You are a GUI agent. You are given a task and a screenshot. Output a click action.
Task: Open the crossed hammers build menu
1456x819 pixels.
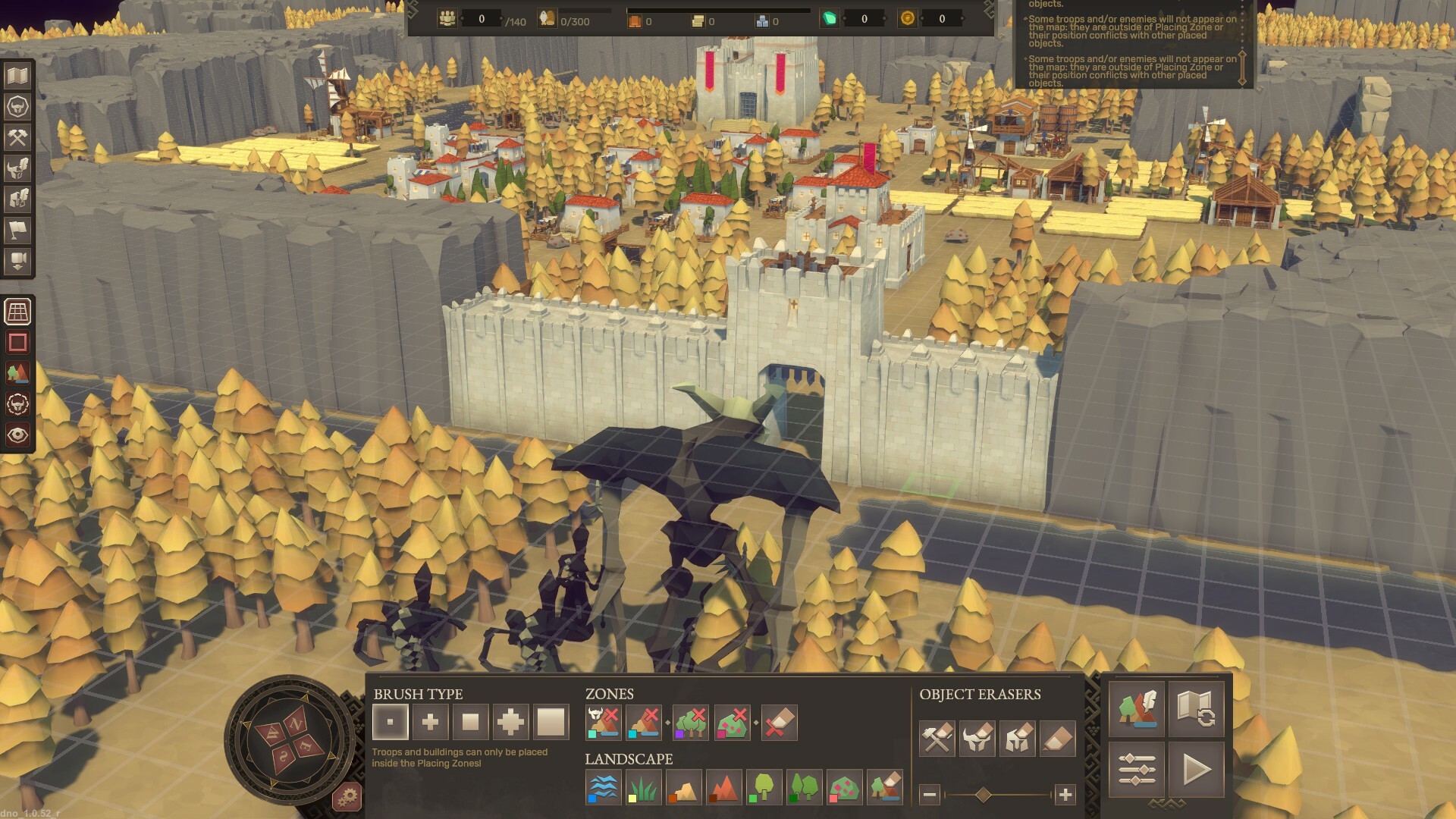17,137
